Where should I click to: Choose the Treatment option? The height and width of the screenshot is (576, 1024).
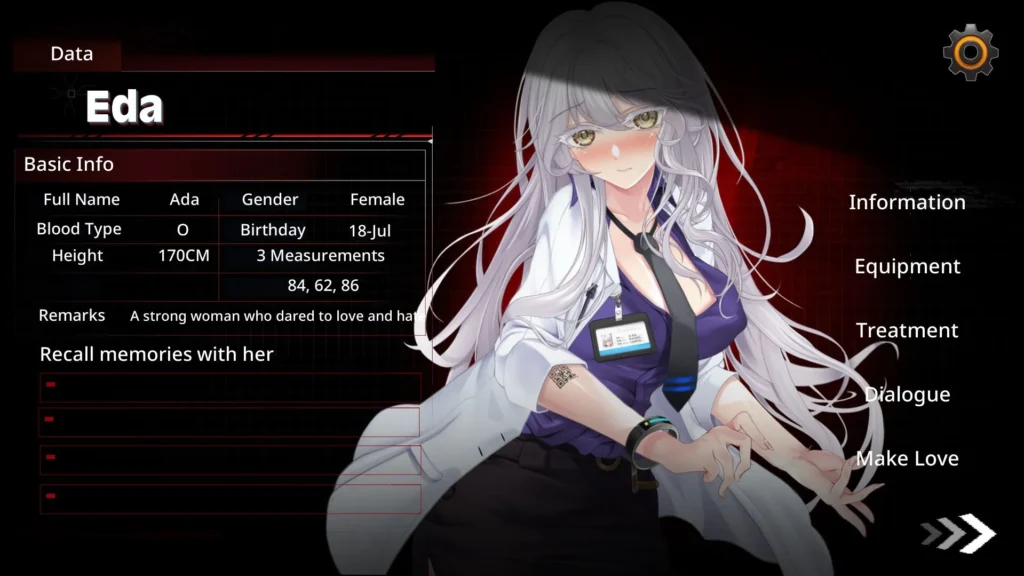(907, 330)
